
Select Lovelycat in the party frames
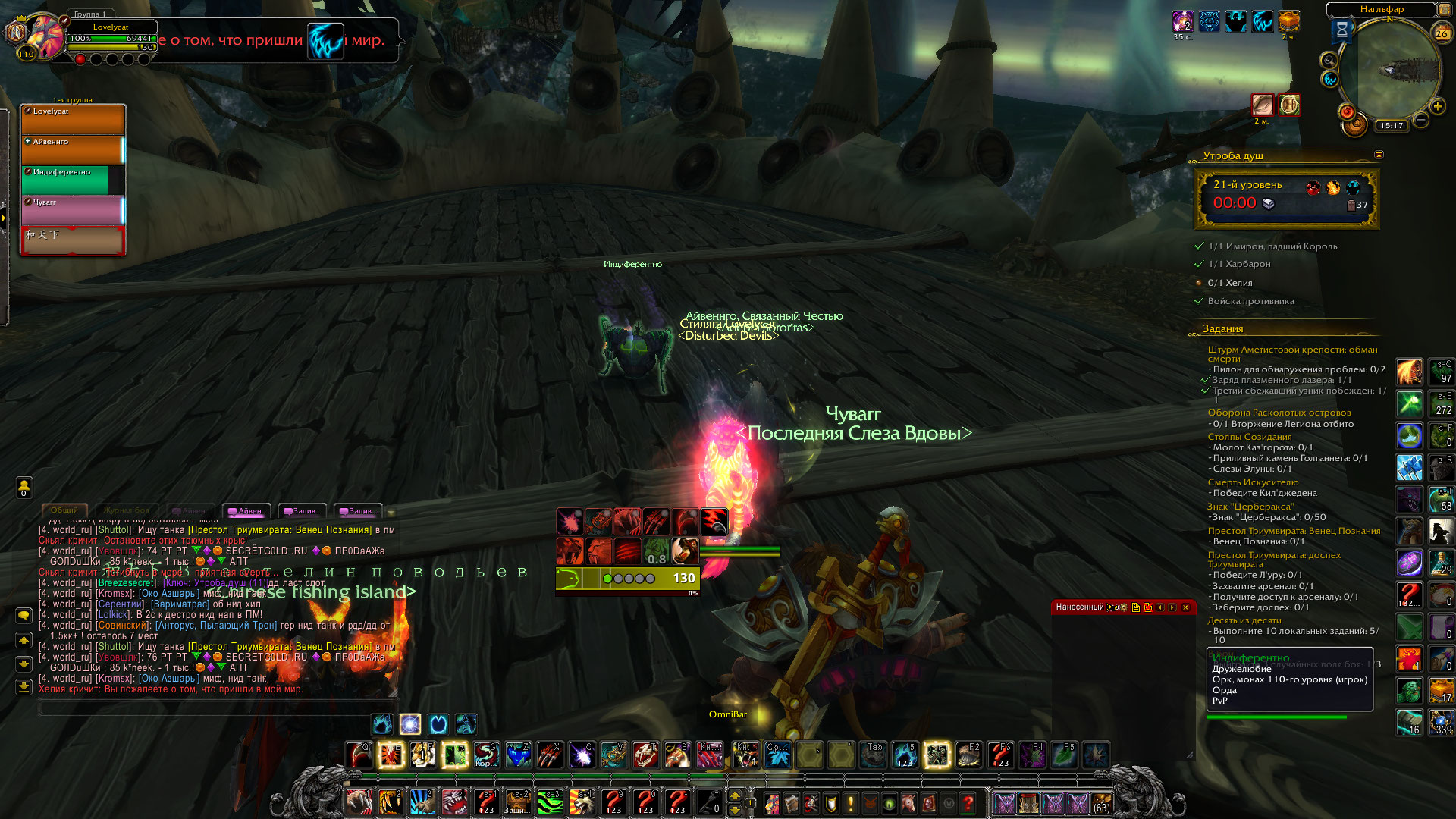pos(73,120)
